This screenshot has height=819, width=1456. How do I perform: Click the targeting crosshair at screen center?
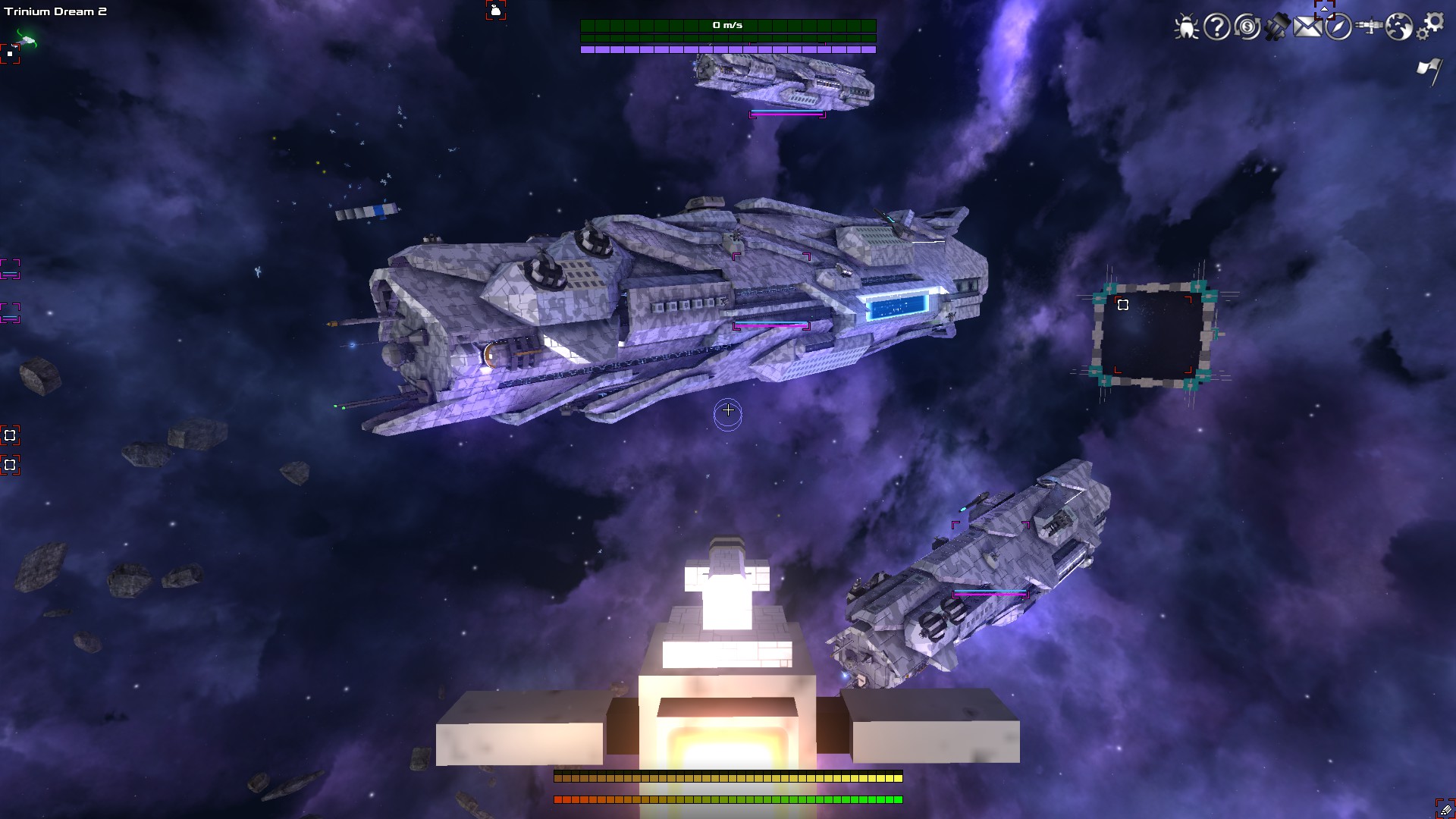click(x=728, y=410)
